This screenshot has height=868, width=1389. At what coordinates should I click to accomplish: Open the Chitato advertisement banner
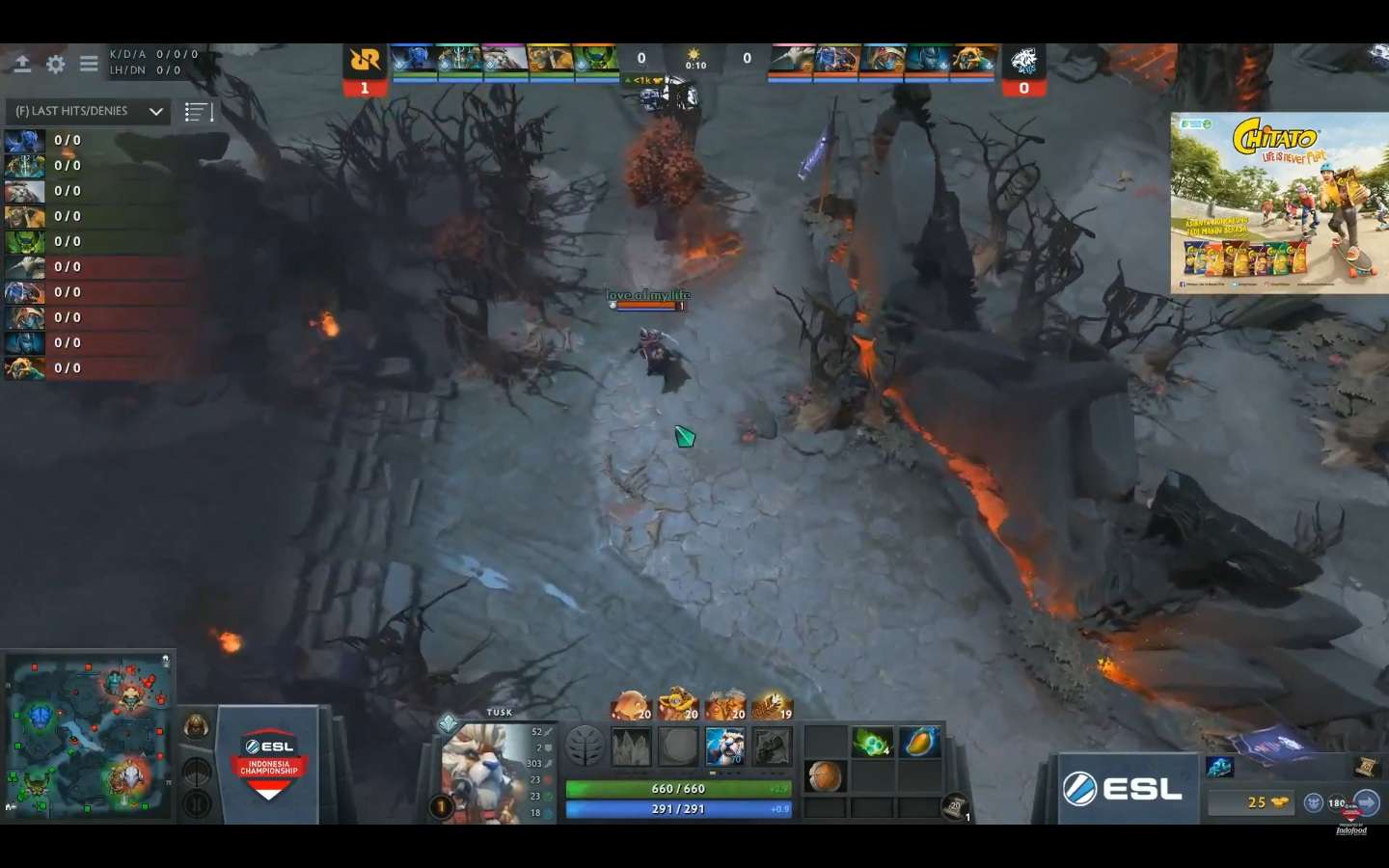click(1279, 203)
